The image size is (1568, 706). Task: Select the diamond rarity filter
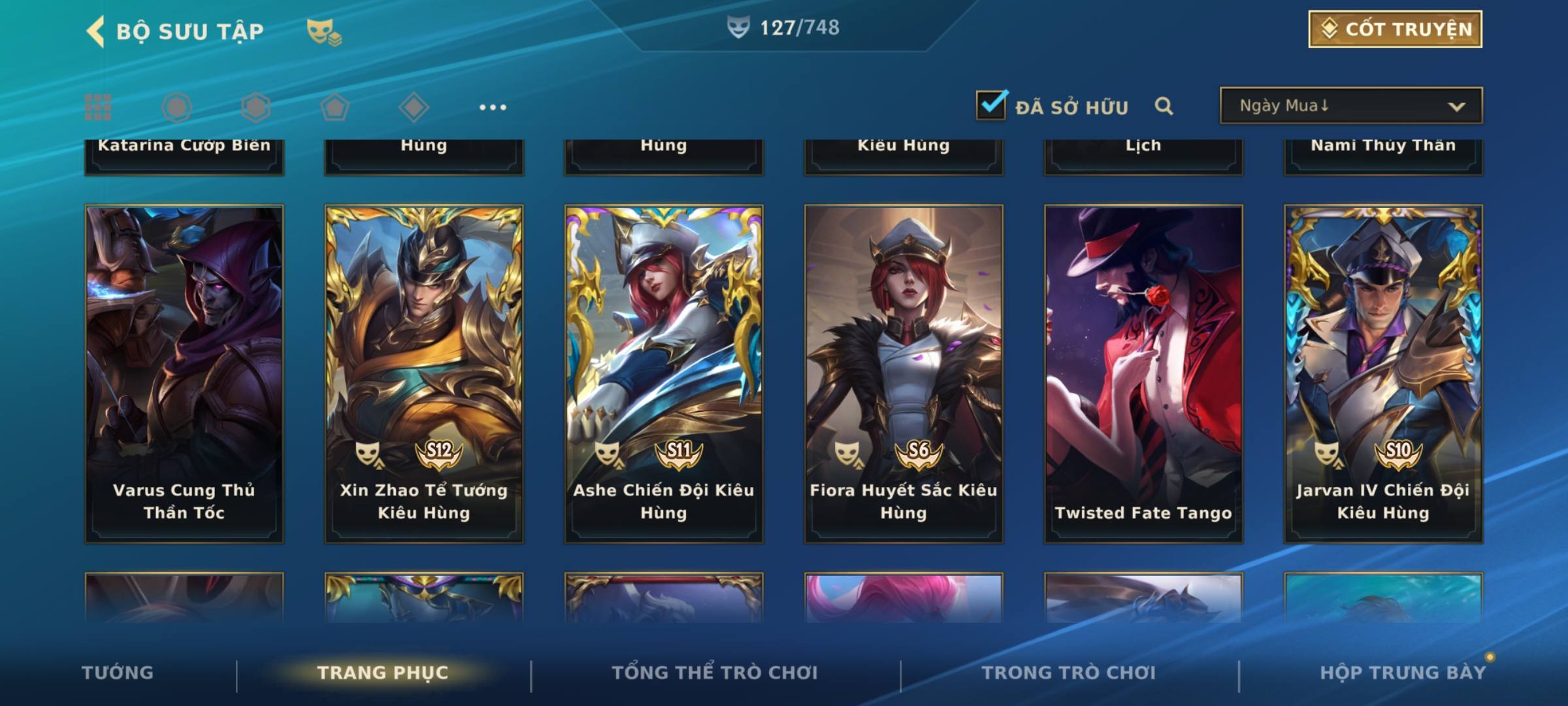pyautogui.click(x=414, y=107)
